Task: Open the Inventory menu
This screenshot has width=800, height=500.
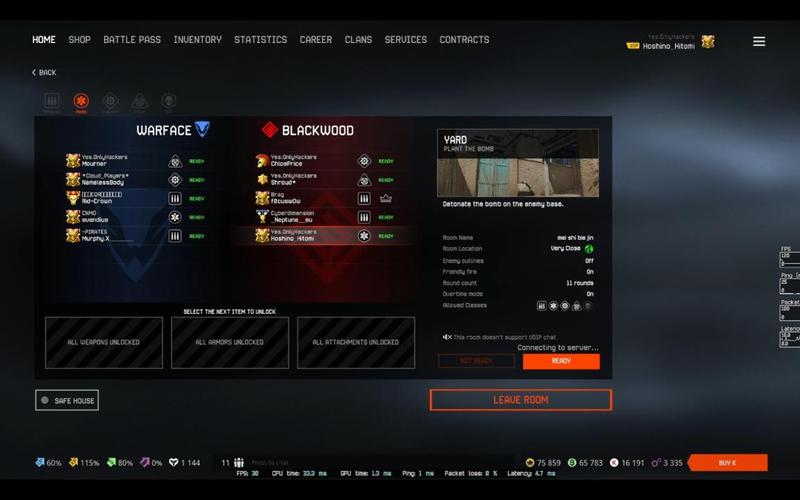Action: pos(197,40)
